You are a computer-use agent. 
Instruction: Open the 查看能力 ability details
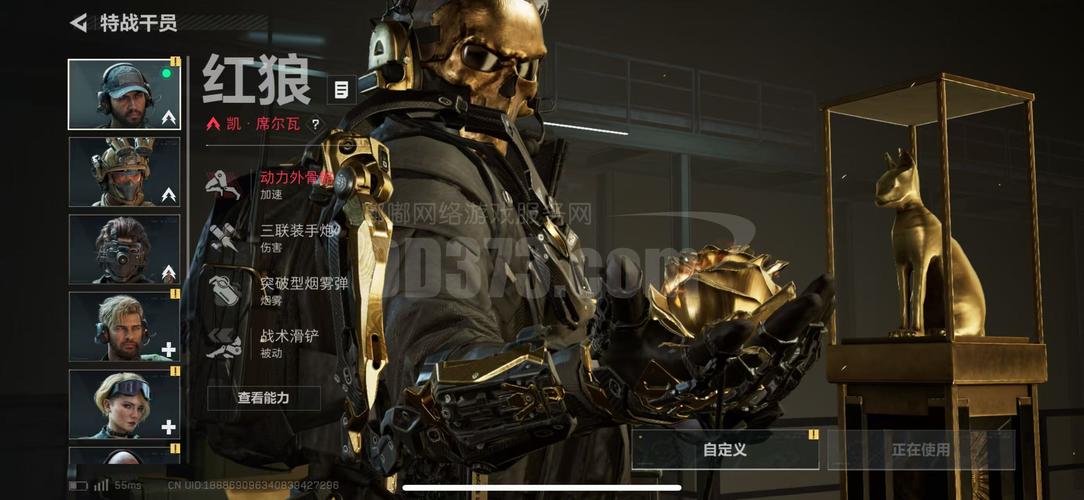tap(264, 398)
